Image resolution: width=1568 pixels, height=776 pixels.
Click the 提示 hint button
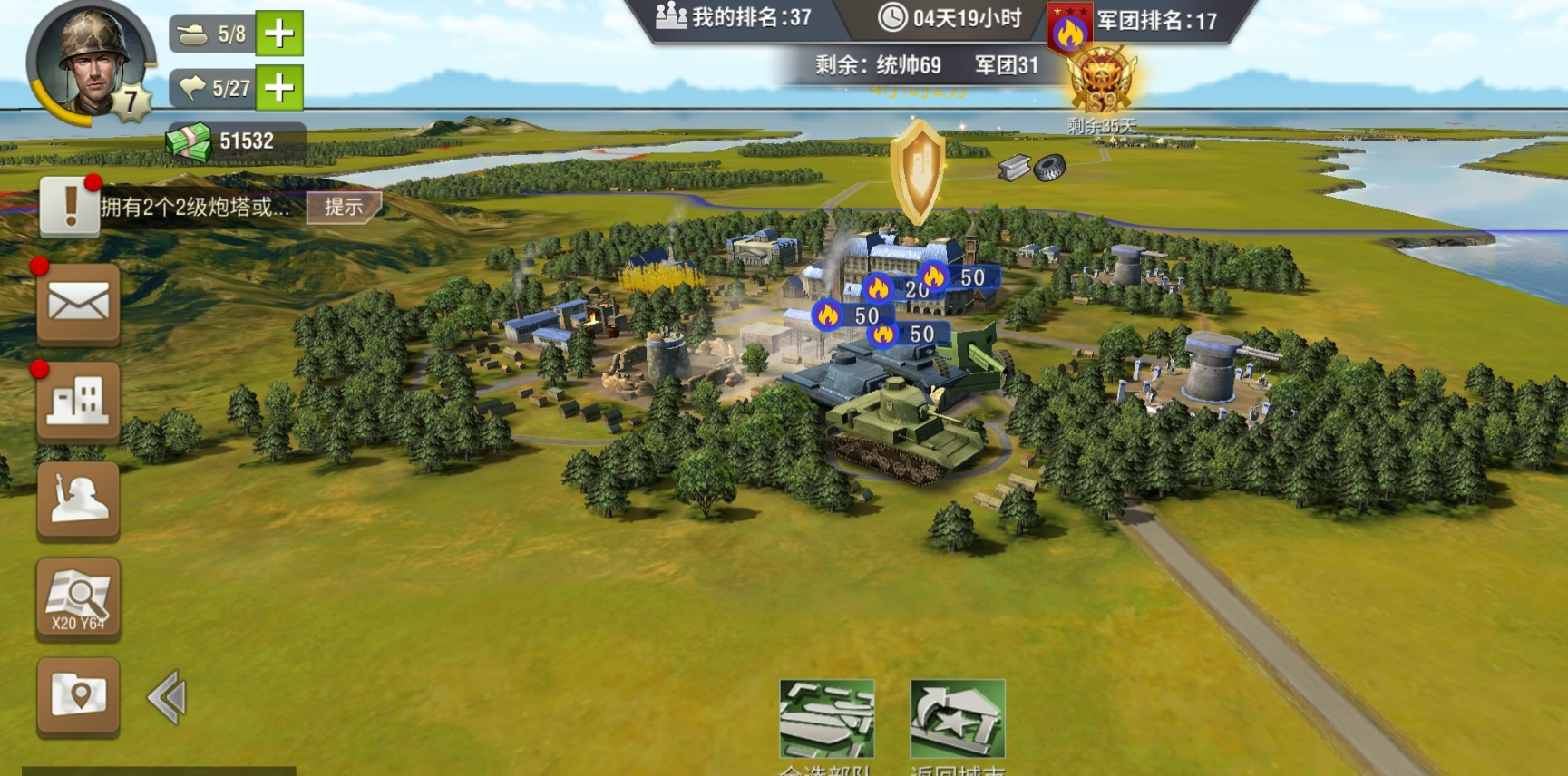pos(344,207)
